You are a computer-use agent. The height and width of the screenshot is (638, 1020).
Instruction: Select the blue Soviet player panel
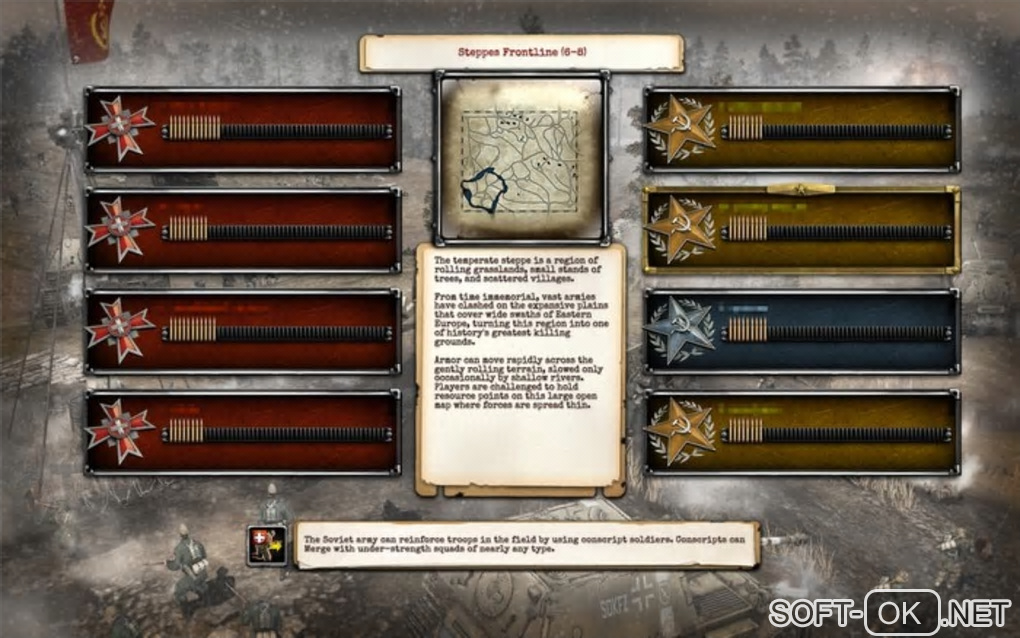coord(801,331)
